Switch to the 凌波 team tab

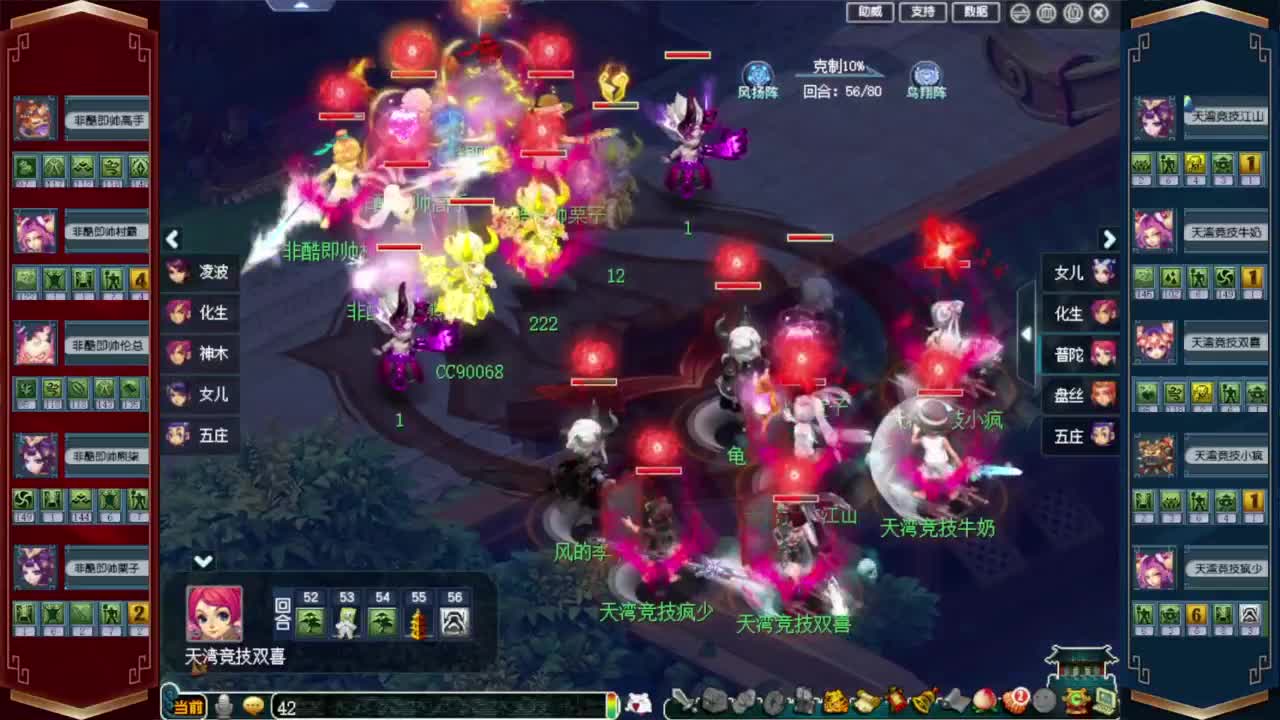tap(200, 271)
